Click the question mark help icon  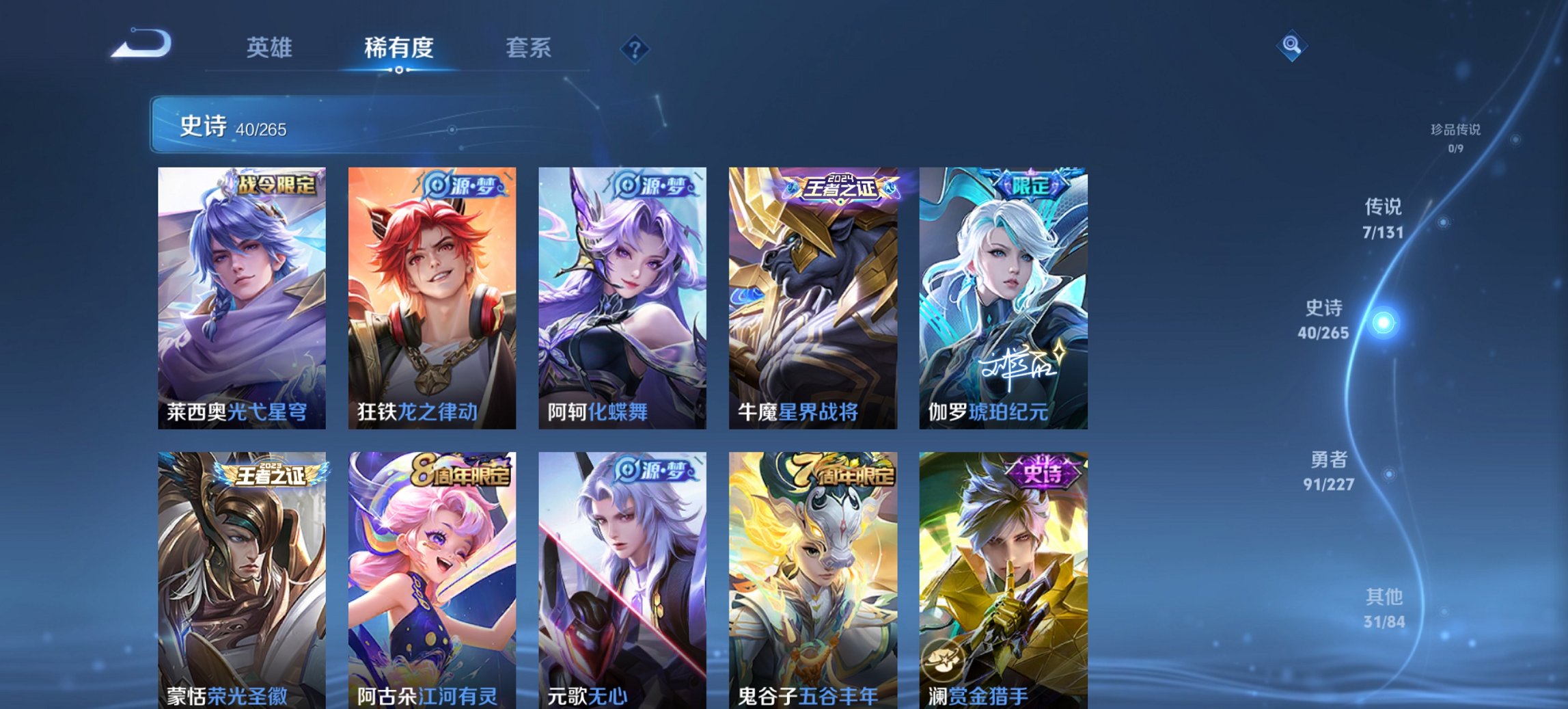tap(635, 49)
